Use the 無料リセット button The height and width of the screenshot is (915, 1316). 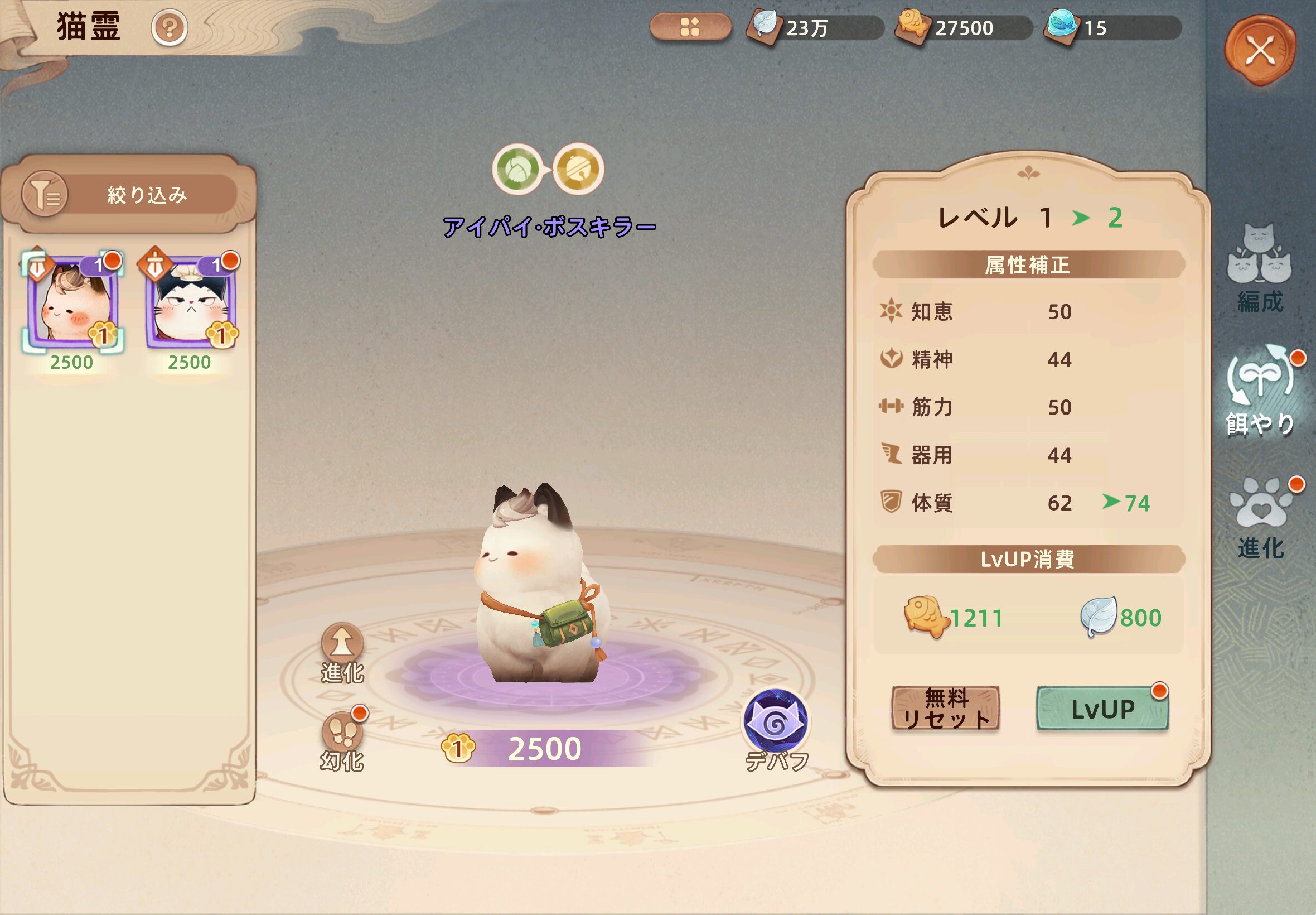945,709
